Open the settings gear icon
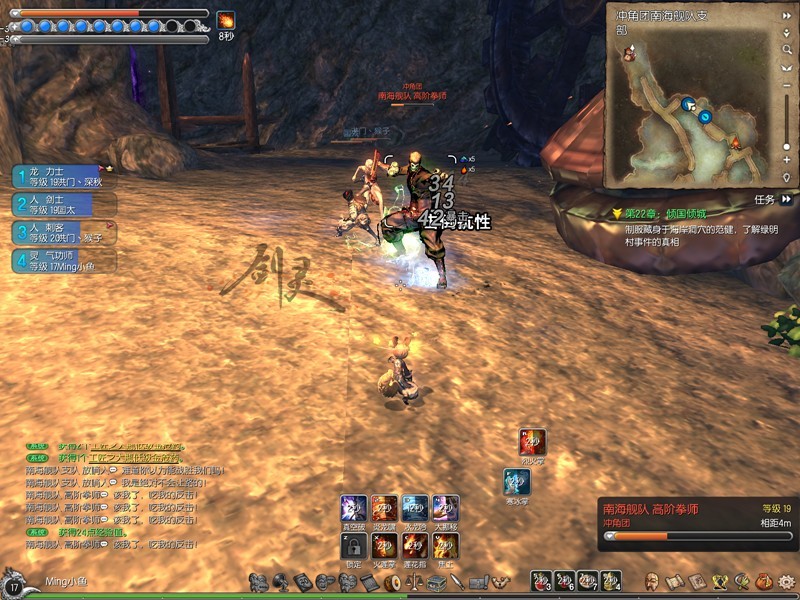This screenshot has width=800, height=600. click(x=786, y=580)
